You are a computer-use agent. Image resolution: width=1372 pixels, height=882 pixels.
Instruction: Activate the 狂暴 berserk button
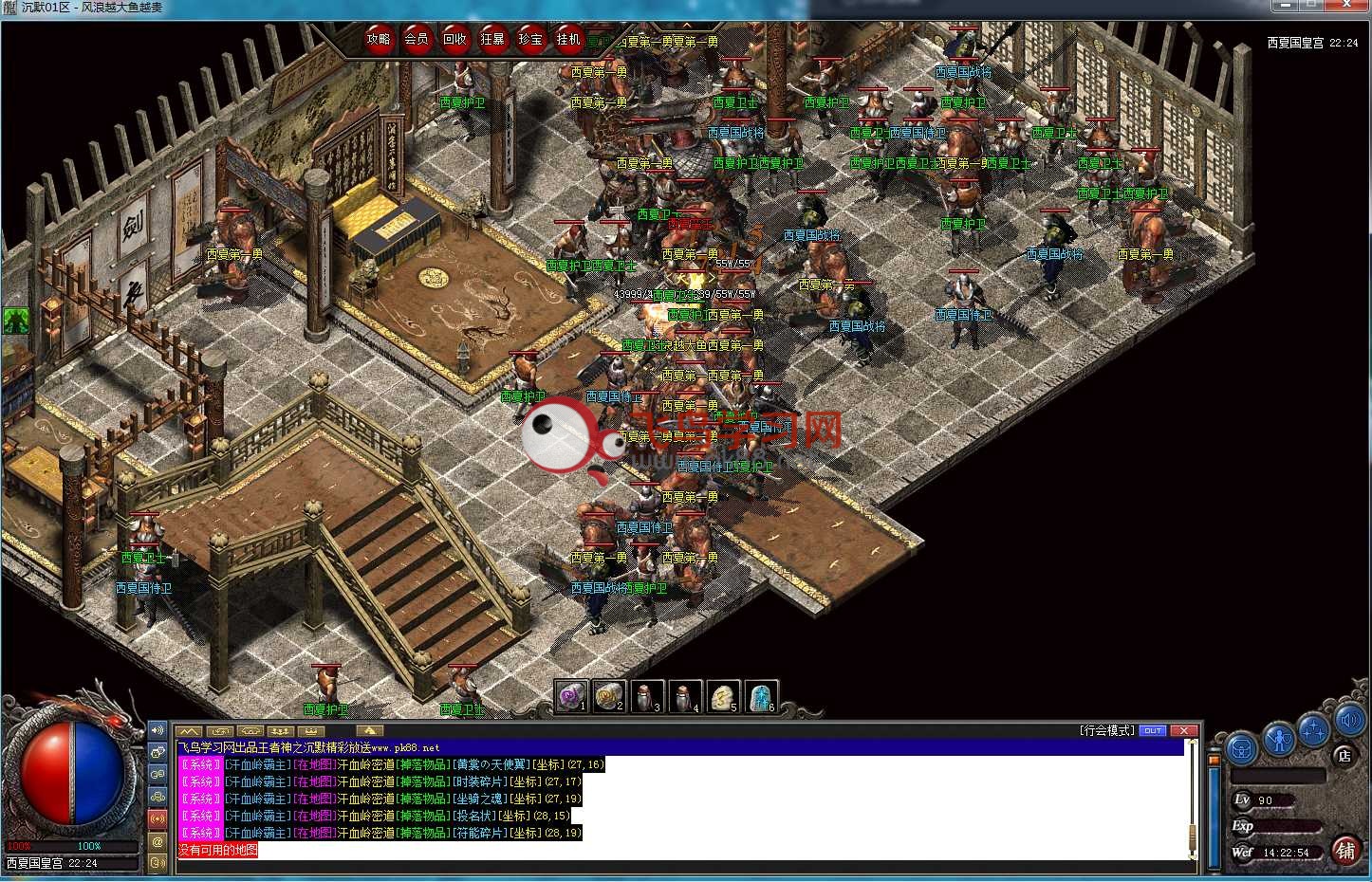click(492, 40)
